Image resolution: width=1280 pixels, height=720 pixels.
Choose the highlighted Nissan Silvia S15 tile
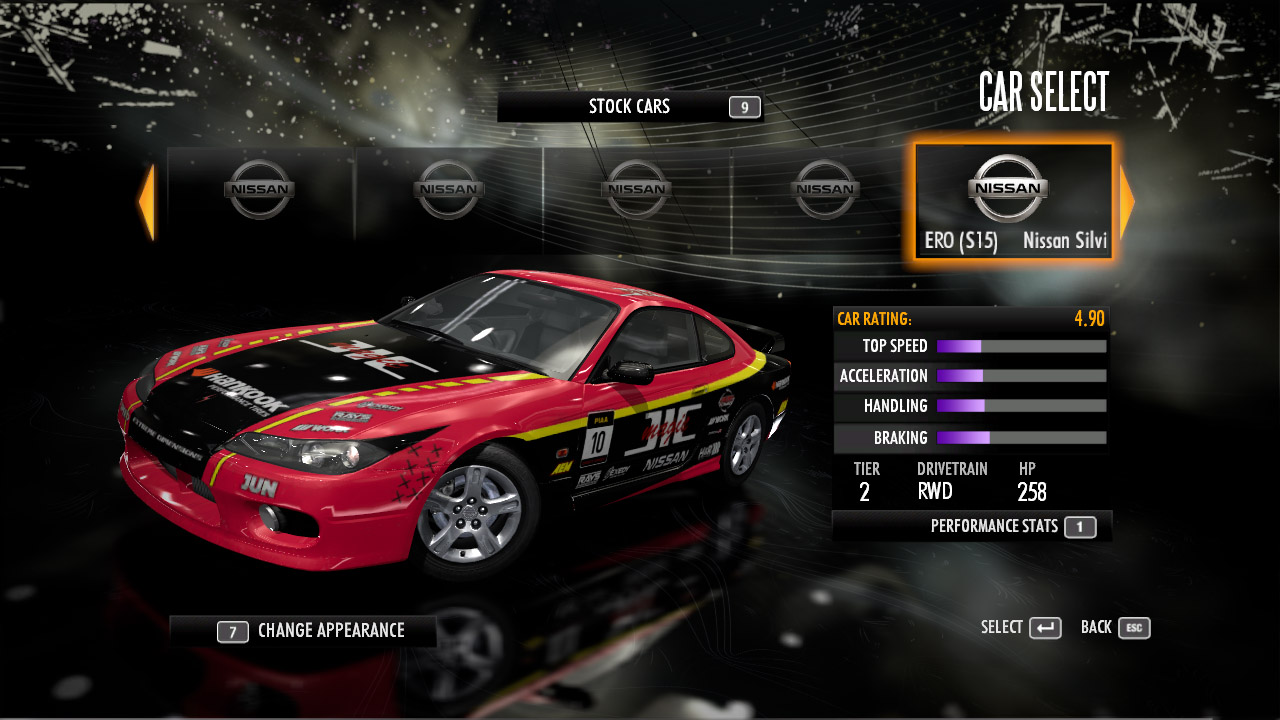1013,202
